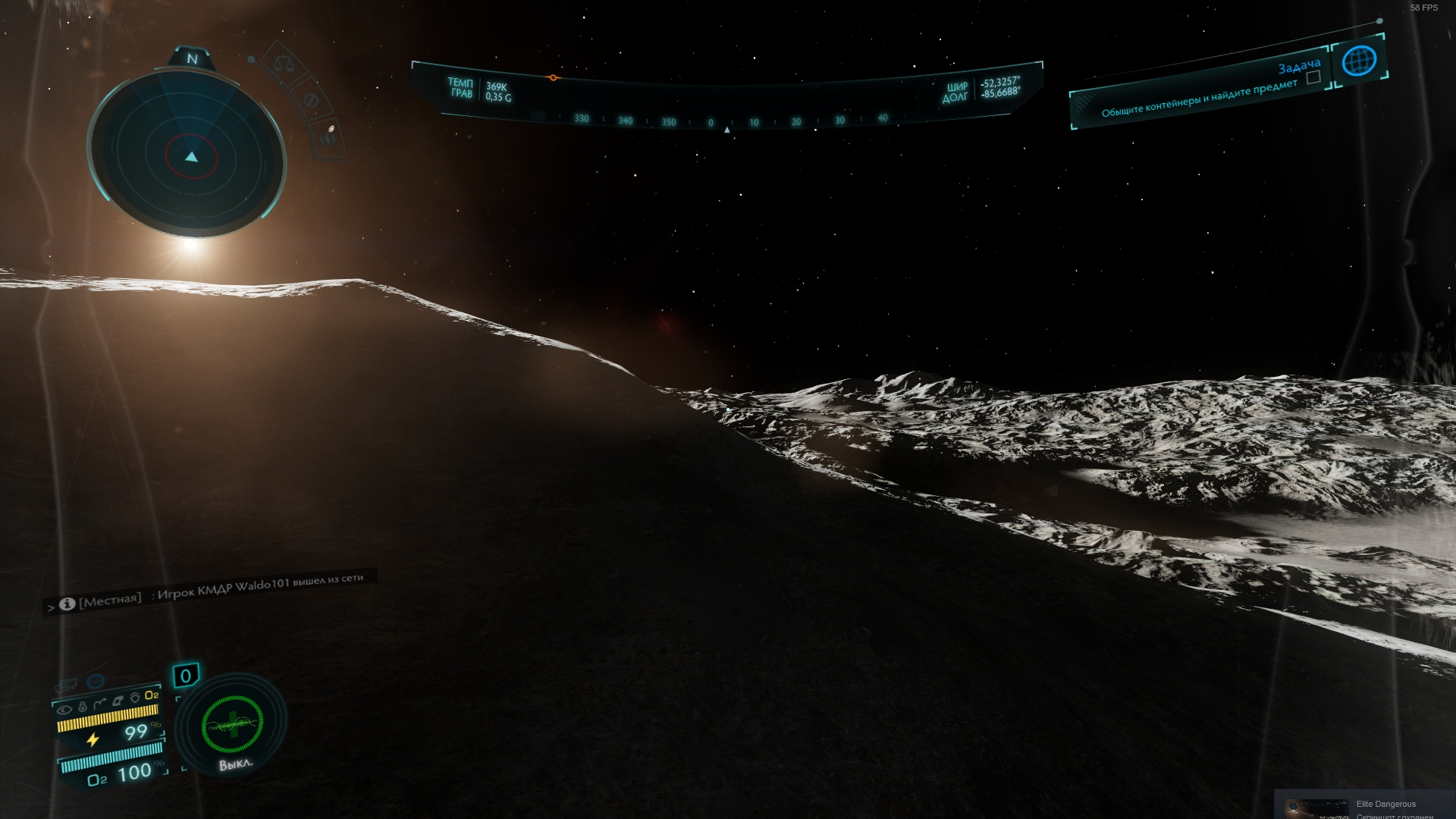Tick the objective checkbox under Задача
This screenshot has width=1456, height=819.
click(x=1313, y=77)
